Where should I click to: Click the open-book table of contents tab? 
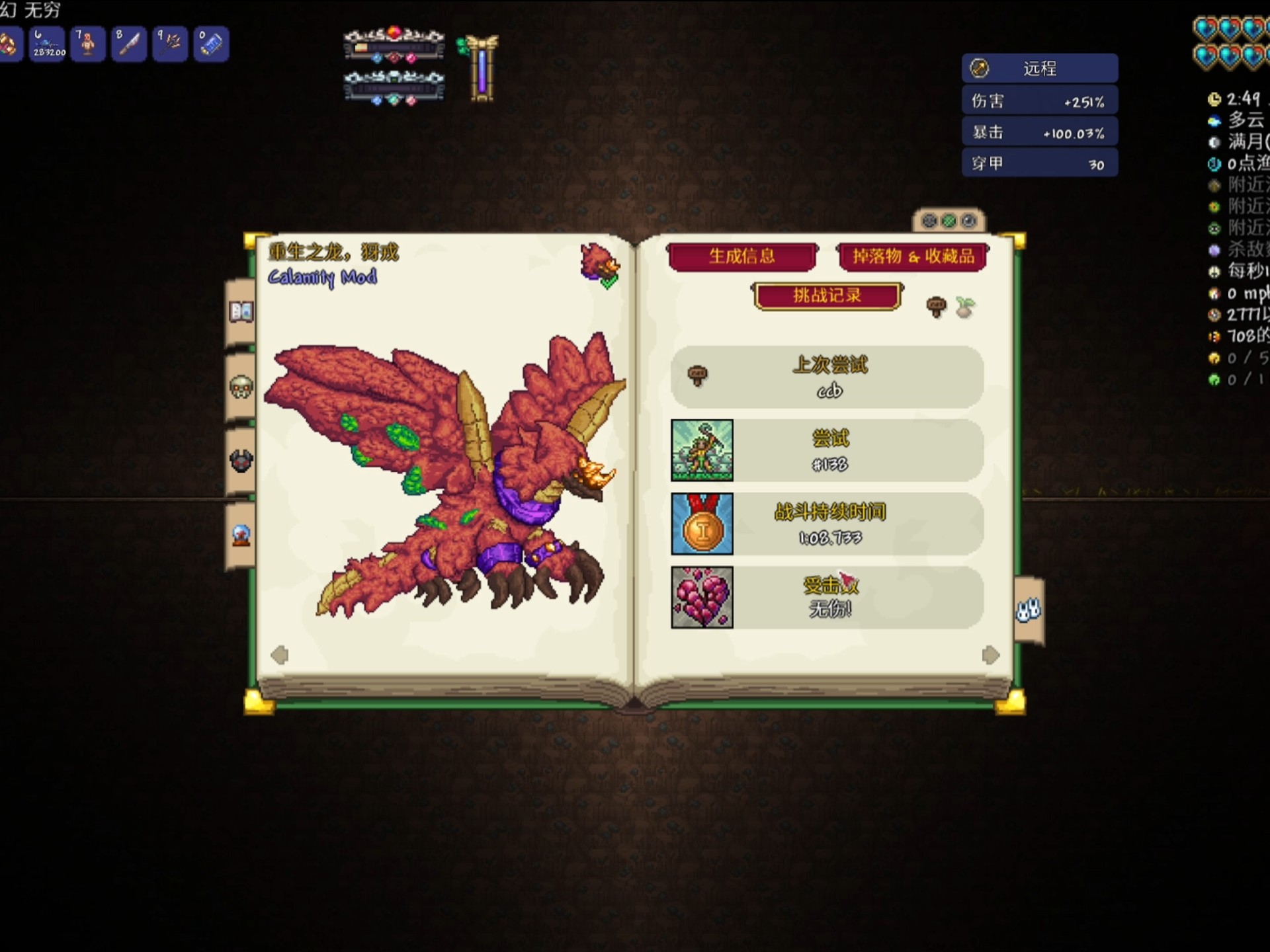(241, 311)
